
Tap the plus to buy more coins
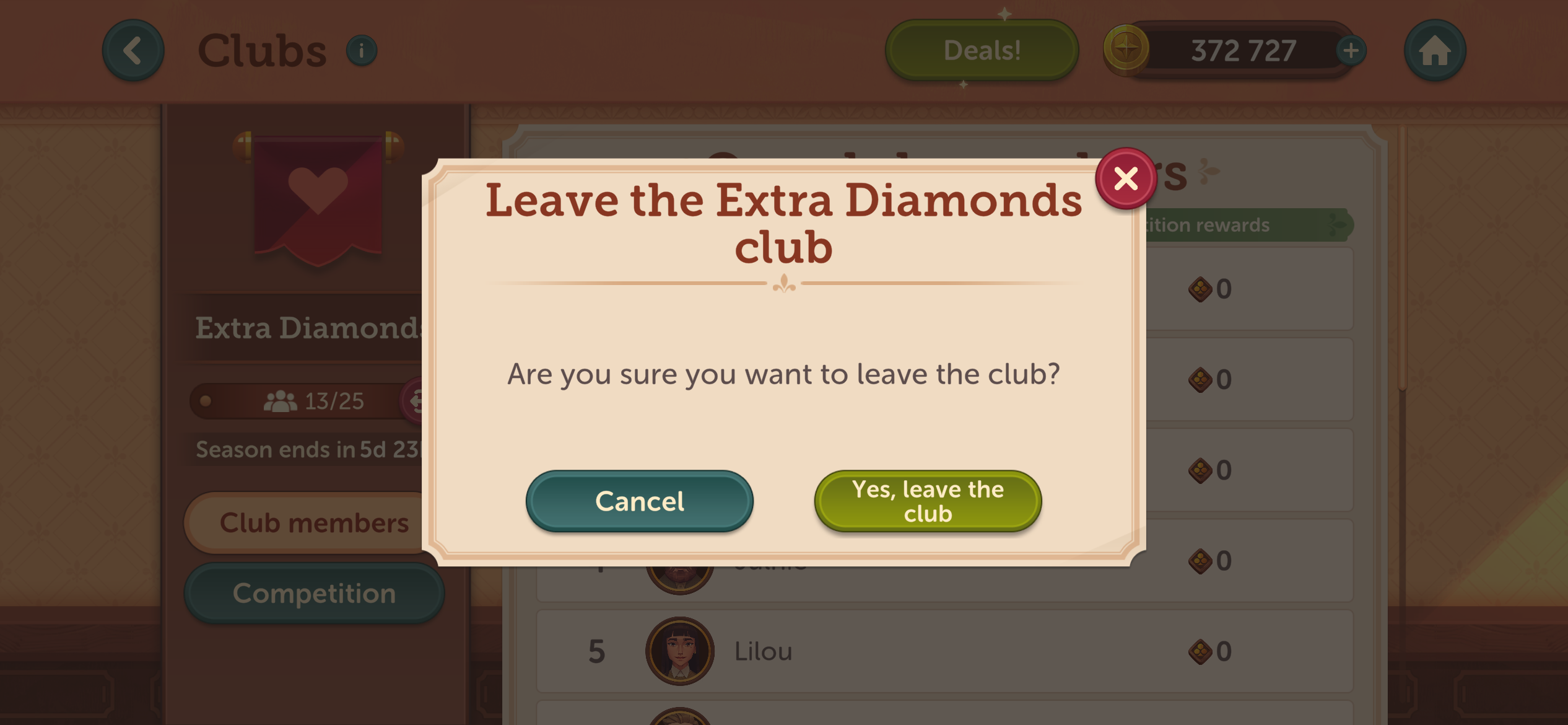click(1351, 50)
